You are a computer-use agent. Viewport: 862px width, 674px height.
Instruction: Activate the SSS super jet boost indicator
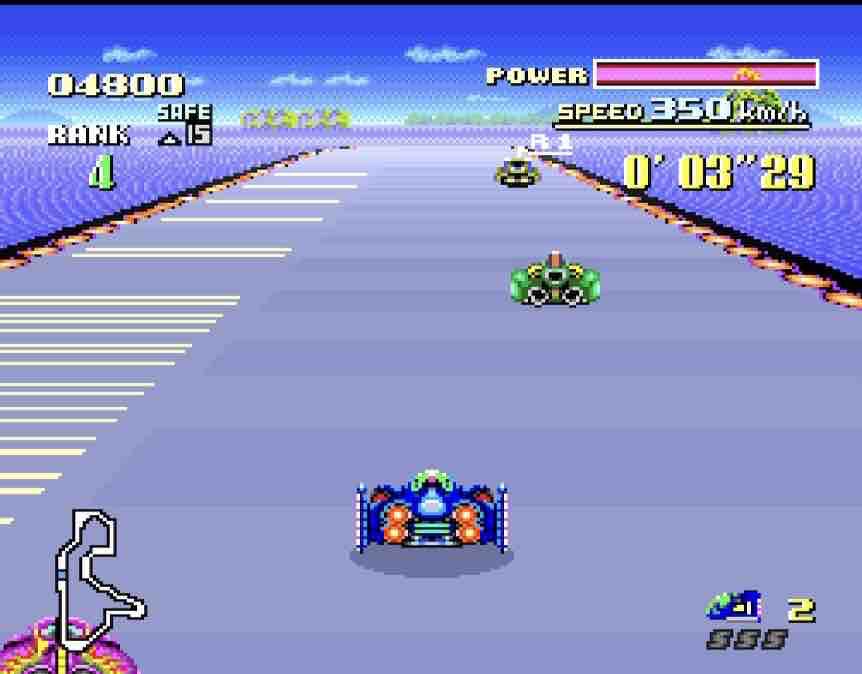[746, 639]
